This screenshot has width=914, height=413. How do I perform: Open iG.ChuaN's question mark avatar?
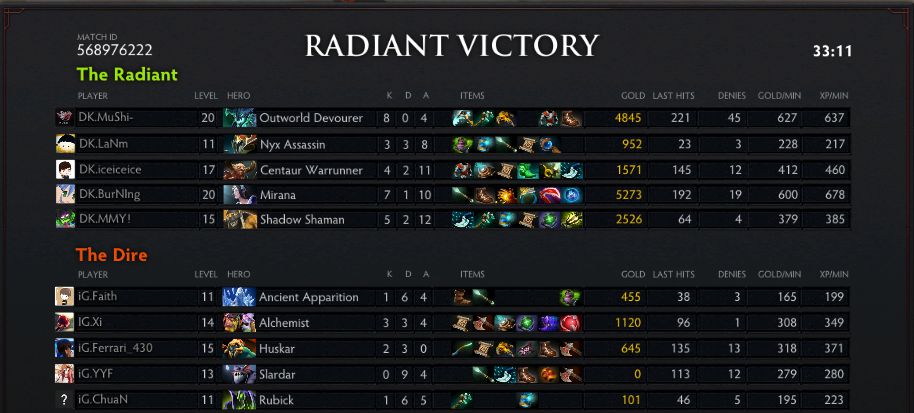[65, 400]
